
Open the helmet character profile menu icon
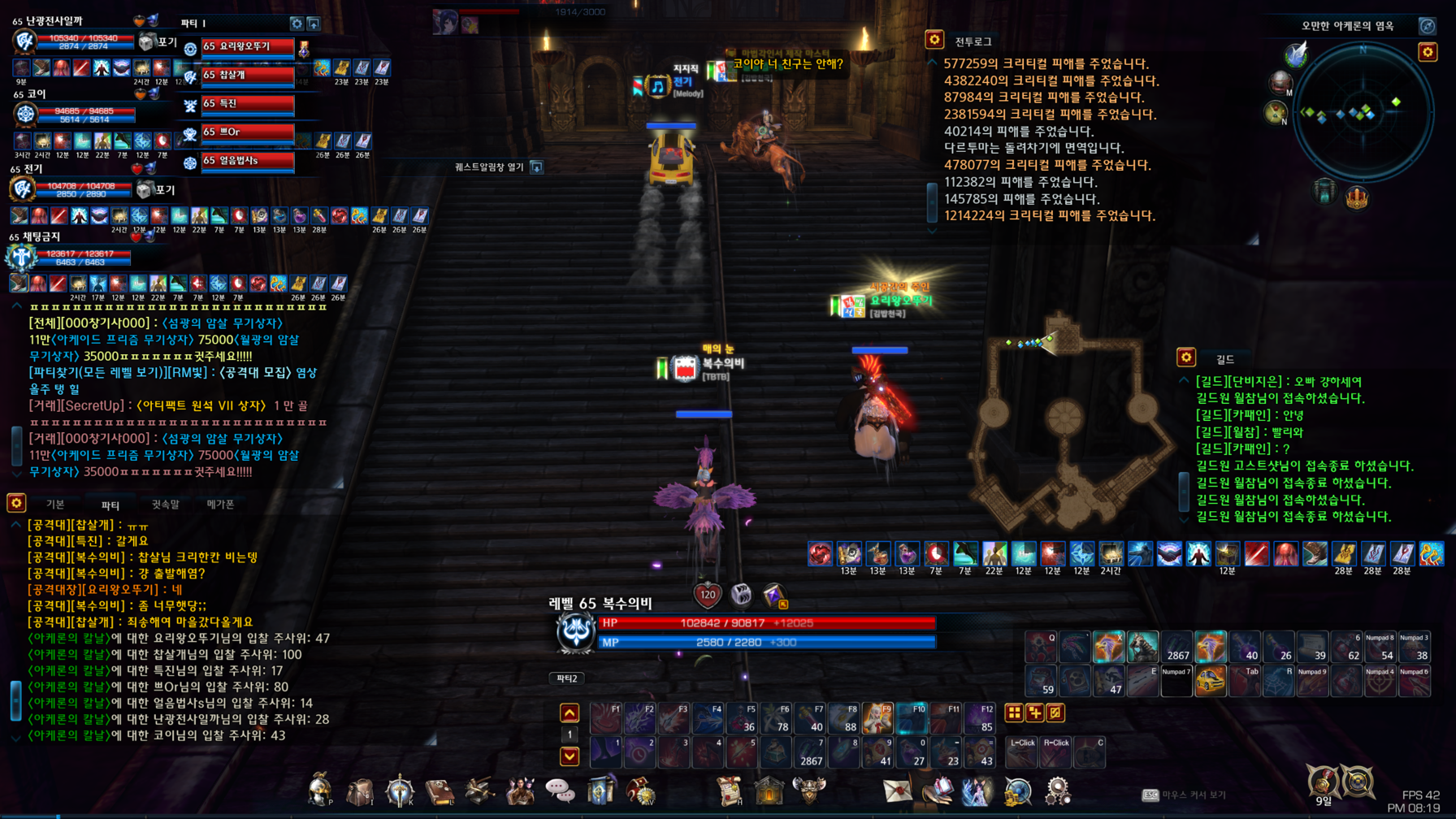tap(320, 789)
